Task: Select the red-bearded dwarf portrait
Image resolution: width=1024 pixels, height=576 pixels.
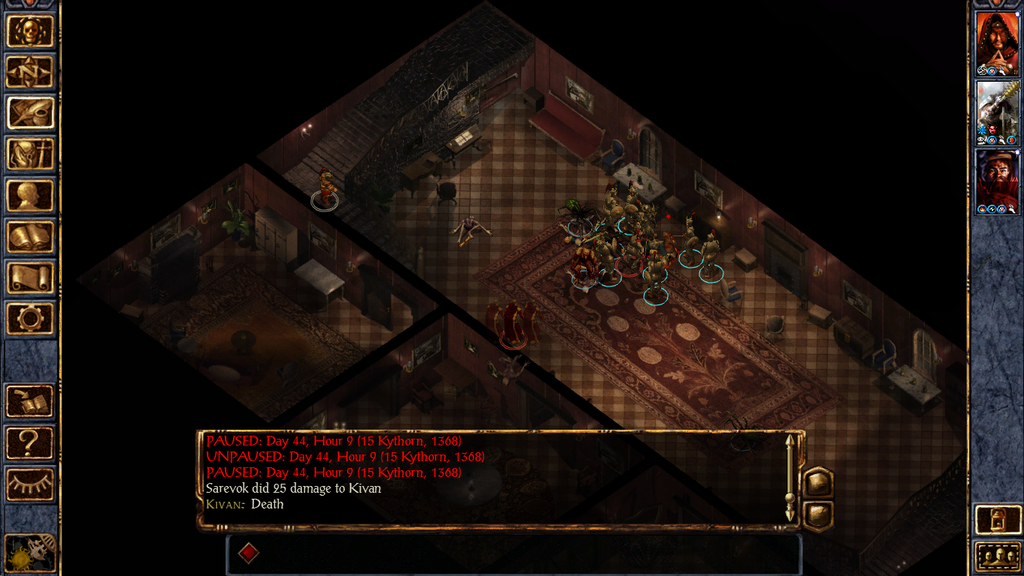Action: [997, 181]
